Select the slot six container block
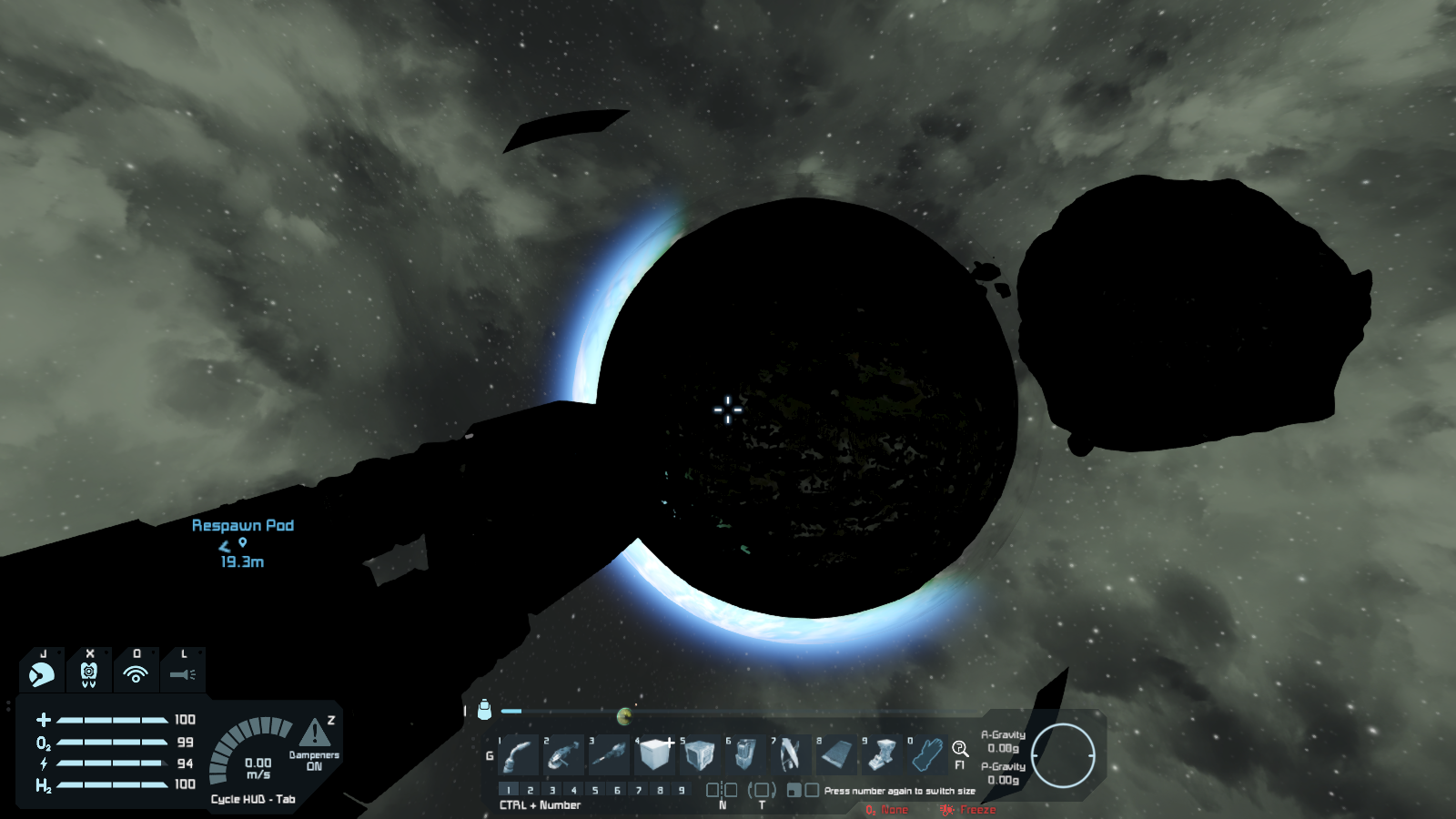1456x819 pixels. tap(745, 755)
